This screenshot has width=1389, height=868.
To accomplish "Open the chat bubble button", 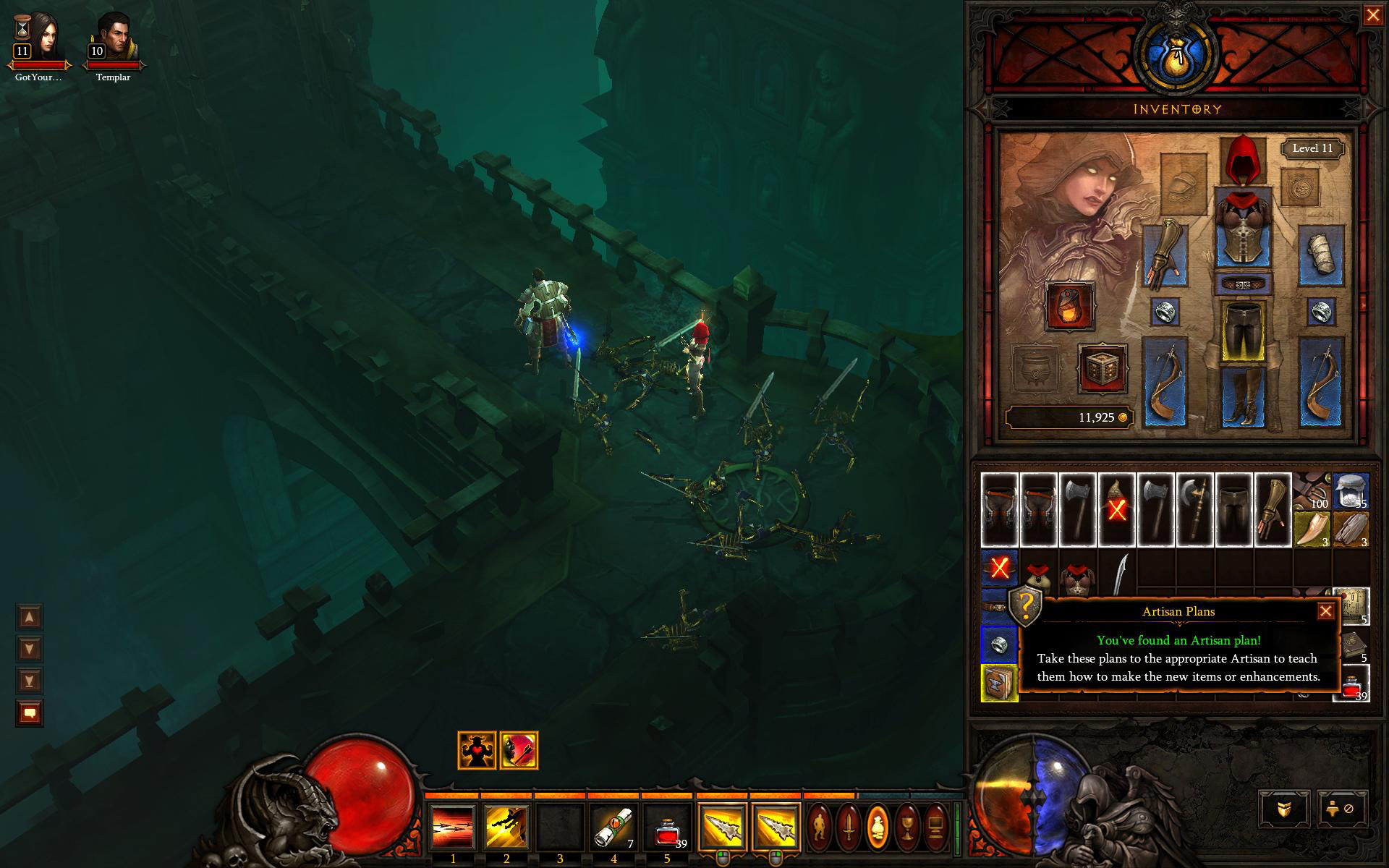I will click(x=30, y=713).
